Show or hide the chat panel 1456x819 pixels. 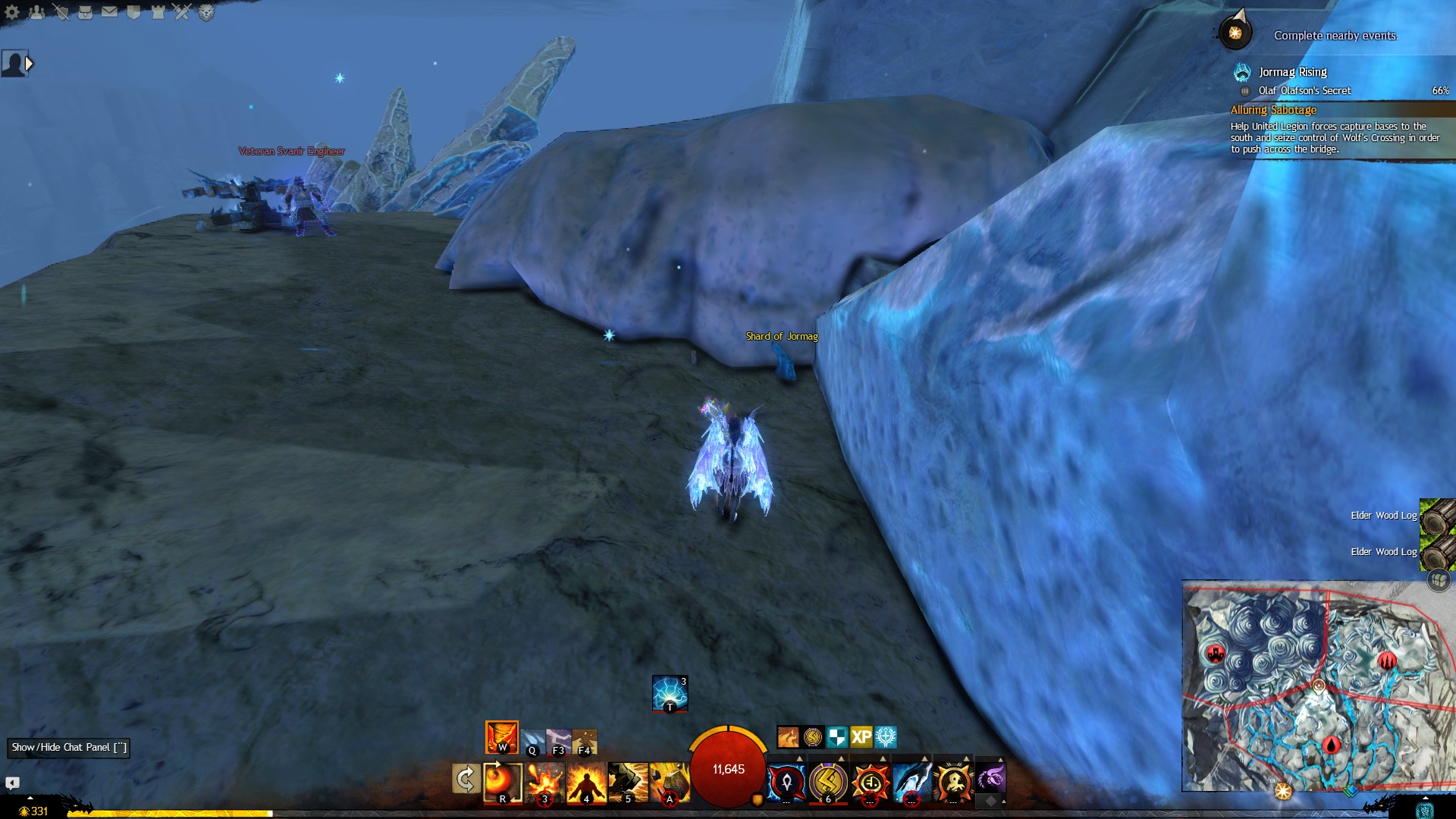pos(68,748)
